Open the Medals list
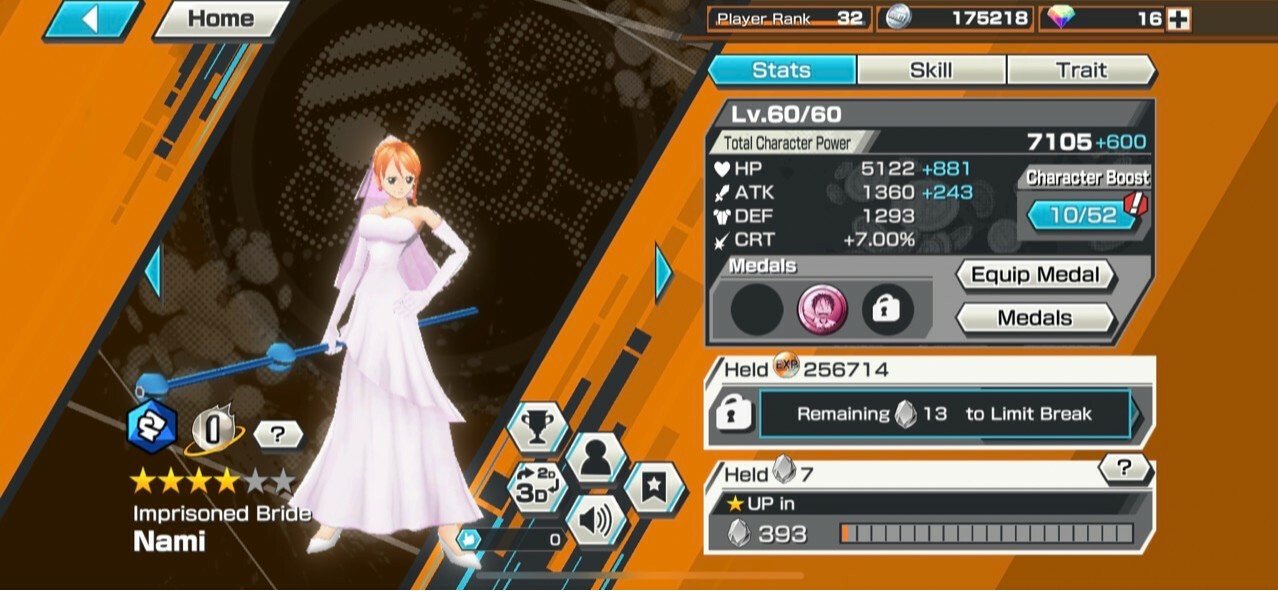The height and width of the screenshot is (591, 1278). tap(1035, 318)
